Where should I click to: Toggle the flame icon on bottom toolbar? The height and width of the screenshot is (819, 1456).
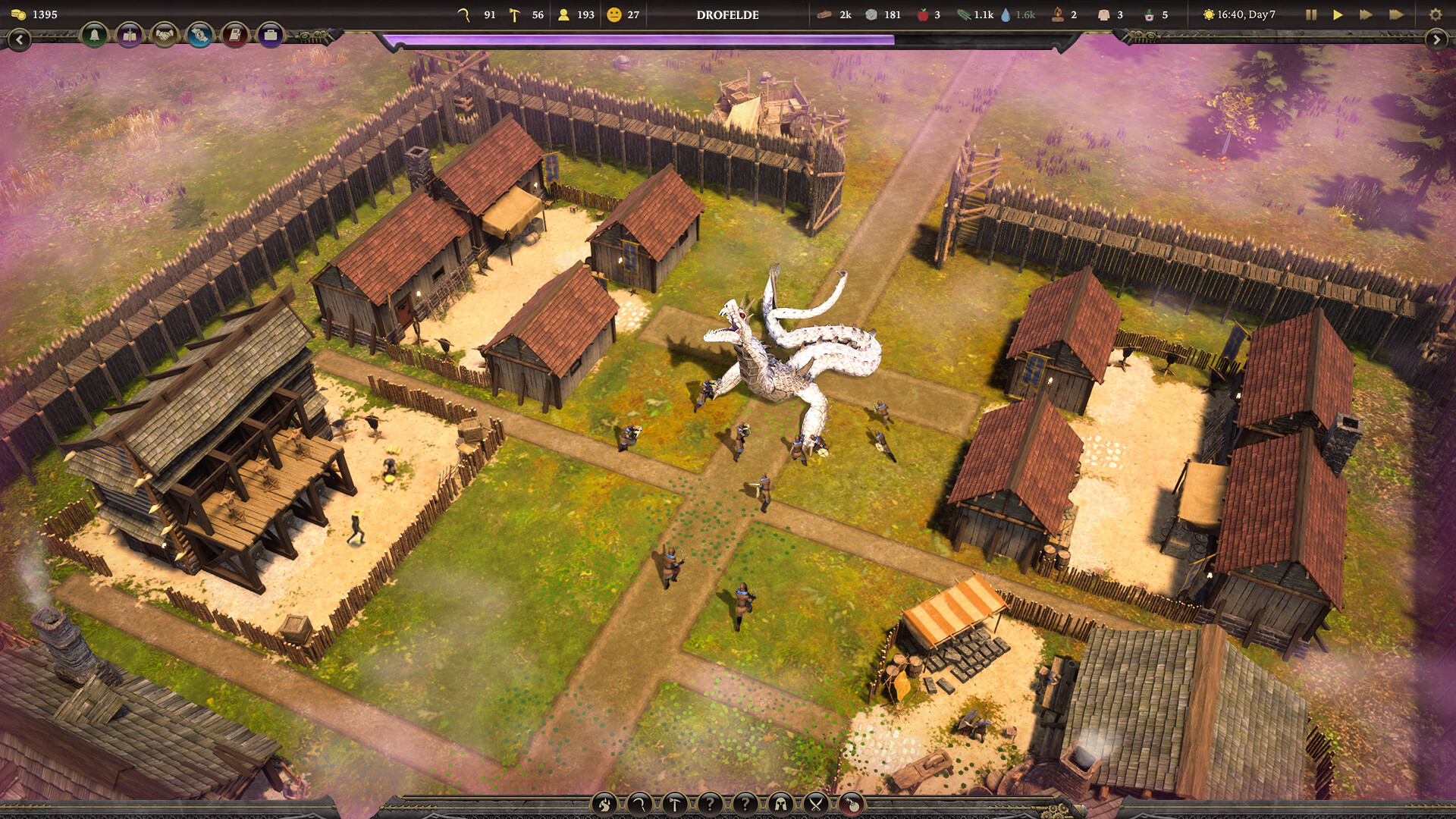click(604, 803)
